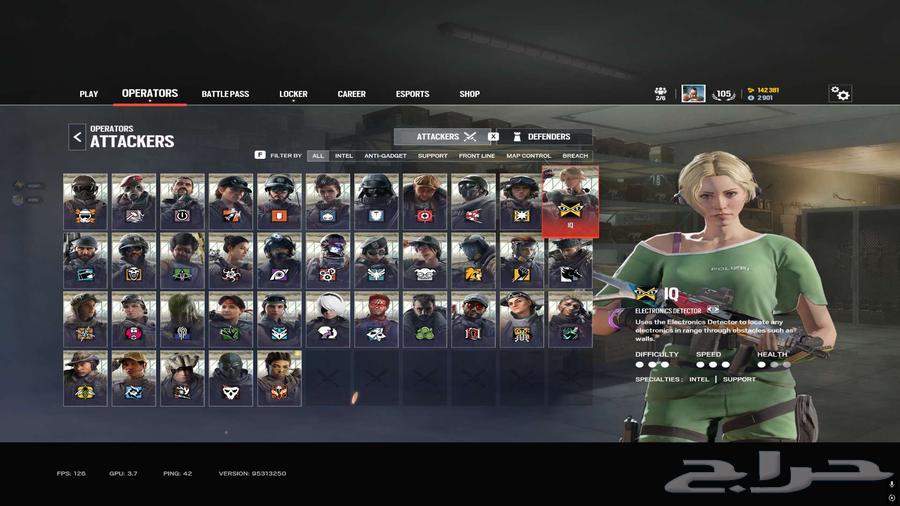Open the settings gear icon
This screenshot has height=506, width=900.
[840, 94]
